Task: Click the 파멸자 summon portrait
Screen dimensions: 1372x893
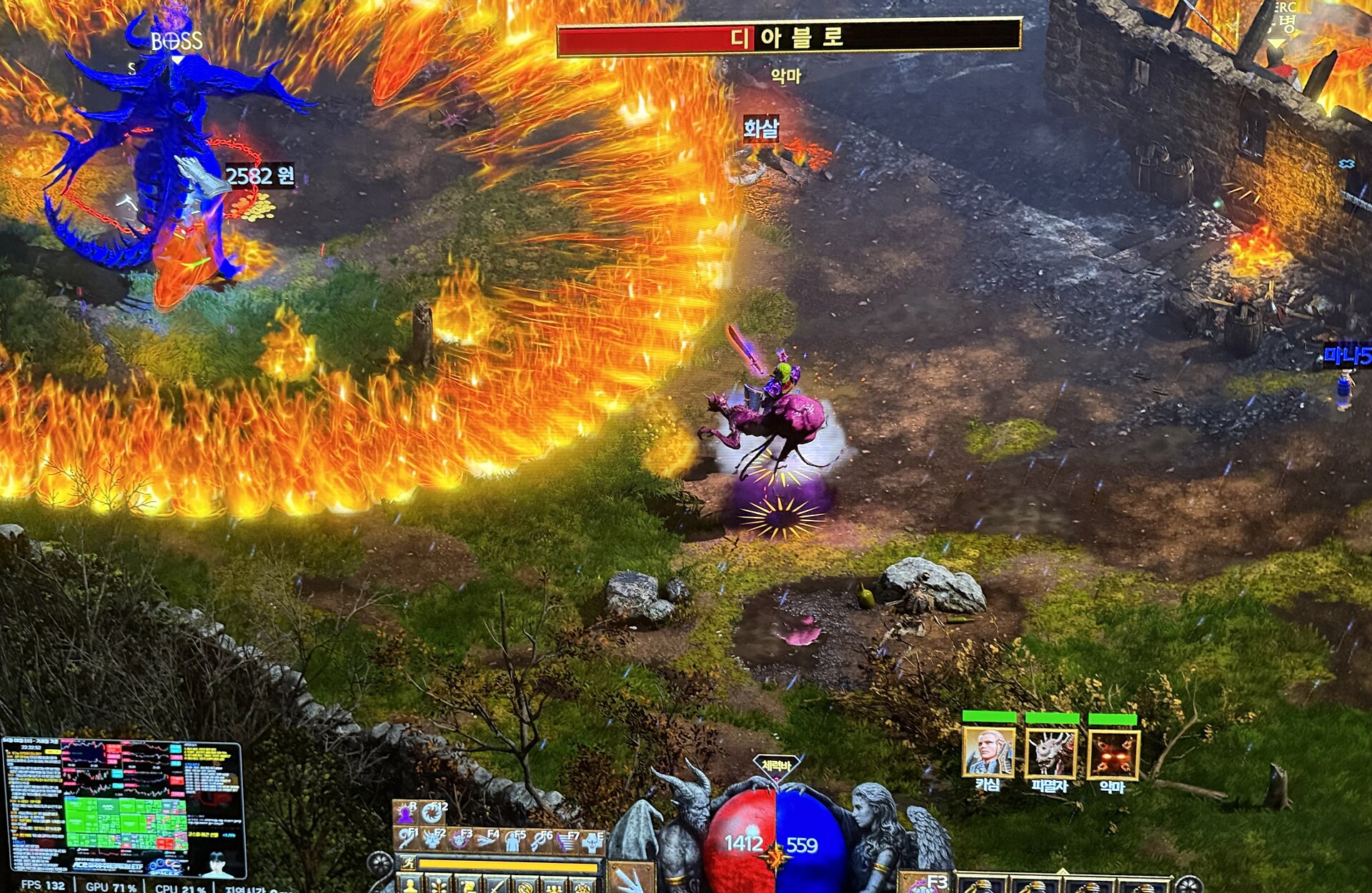Action: click(1050, 754)
